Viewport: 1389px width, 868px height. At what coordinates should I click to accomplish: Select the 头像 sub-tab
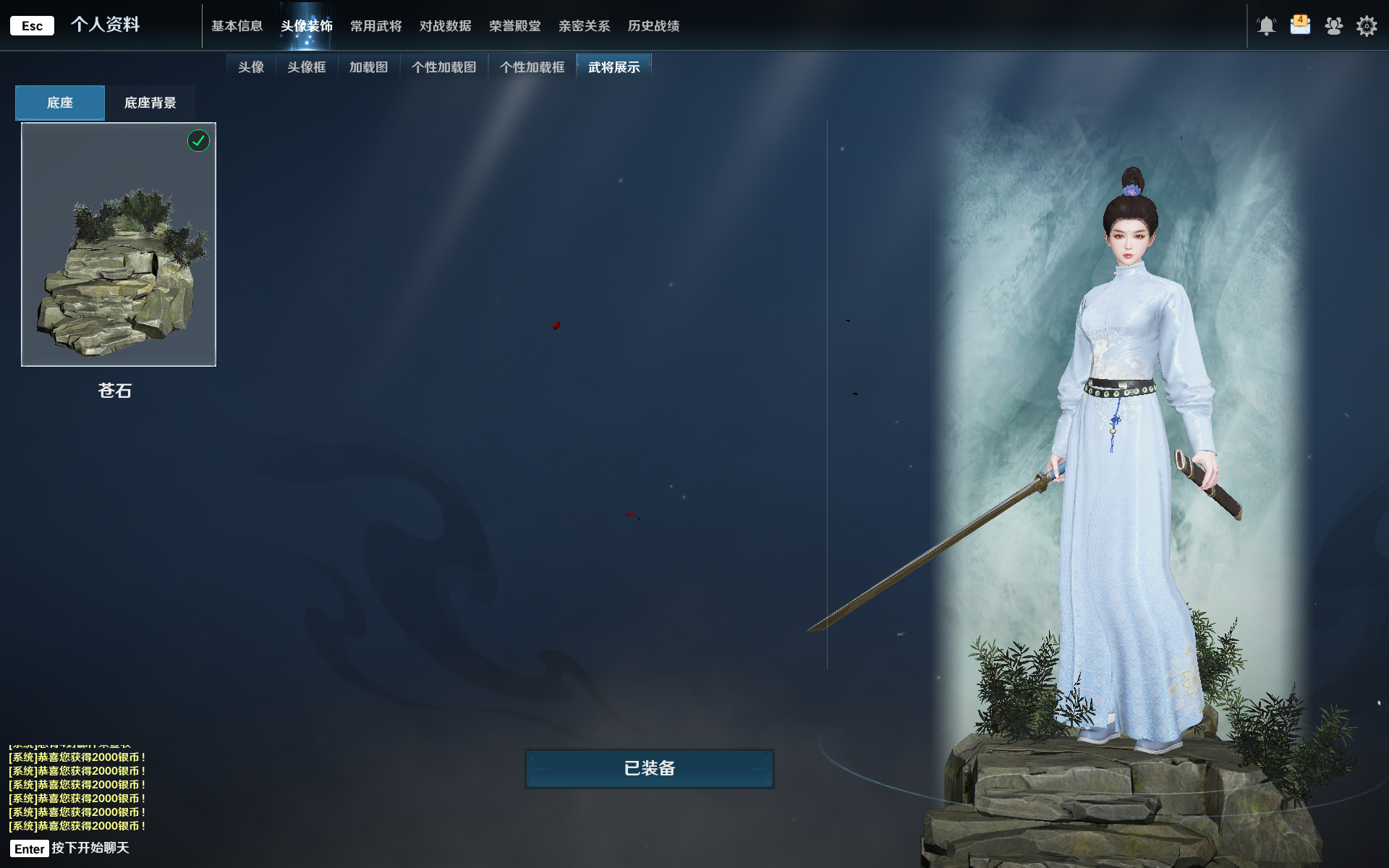pyautogui.click(x=251, y=67)
